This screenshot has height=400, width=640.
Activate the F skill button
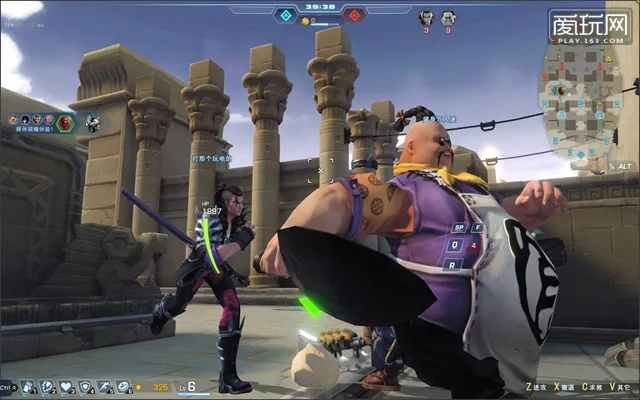[x=478, y=227]
